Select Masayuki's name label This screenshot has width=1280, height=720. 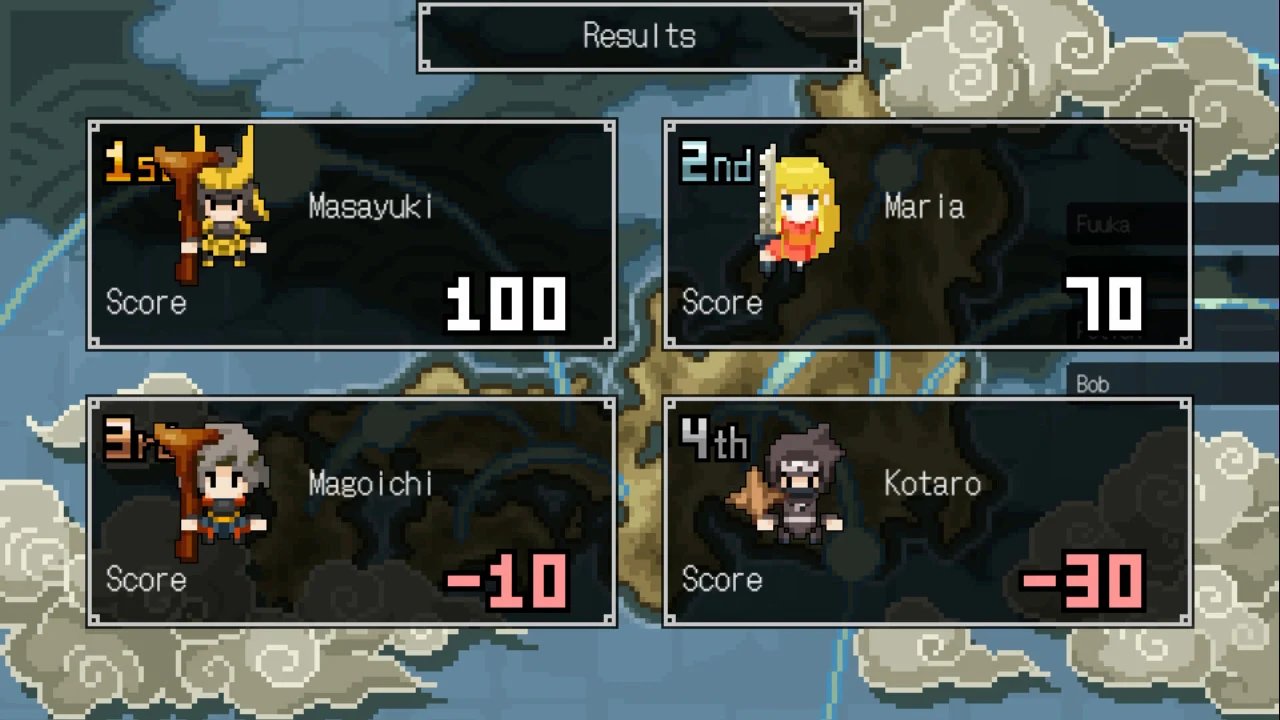click(370, 207)
